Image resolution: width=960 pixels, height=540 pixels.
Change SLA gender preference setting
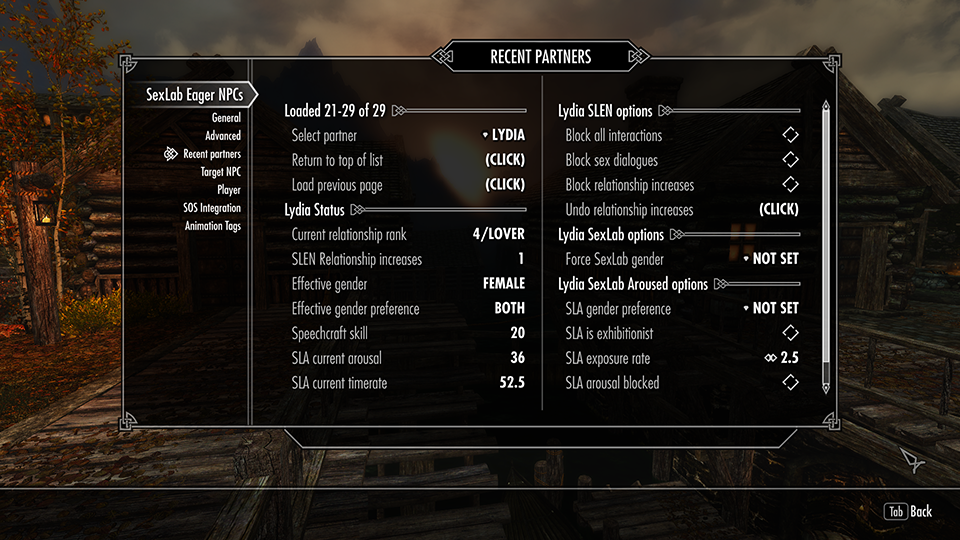[x=771, y=309]
